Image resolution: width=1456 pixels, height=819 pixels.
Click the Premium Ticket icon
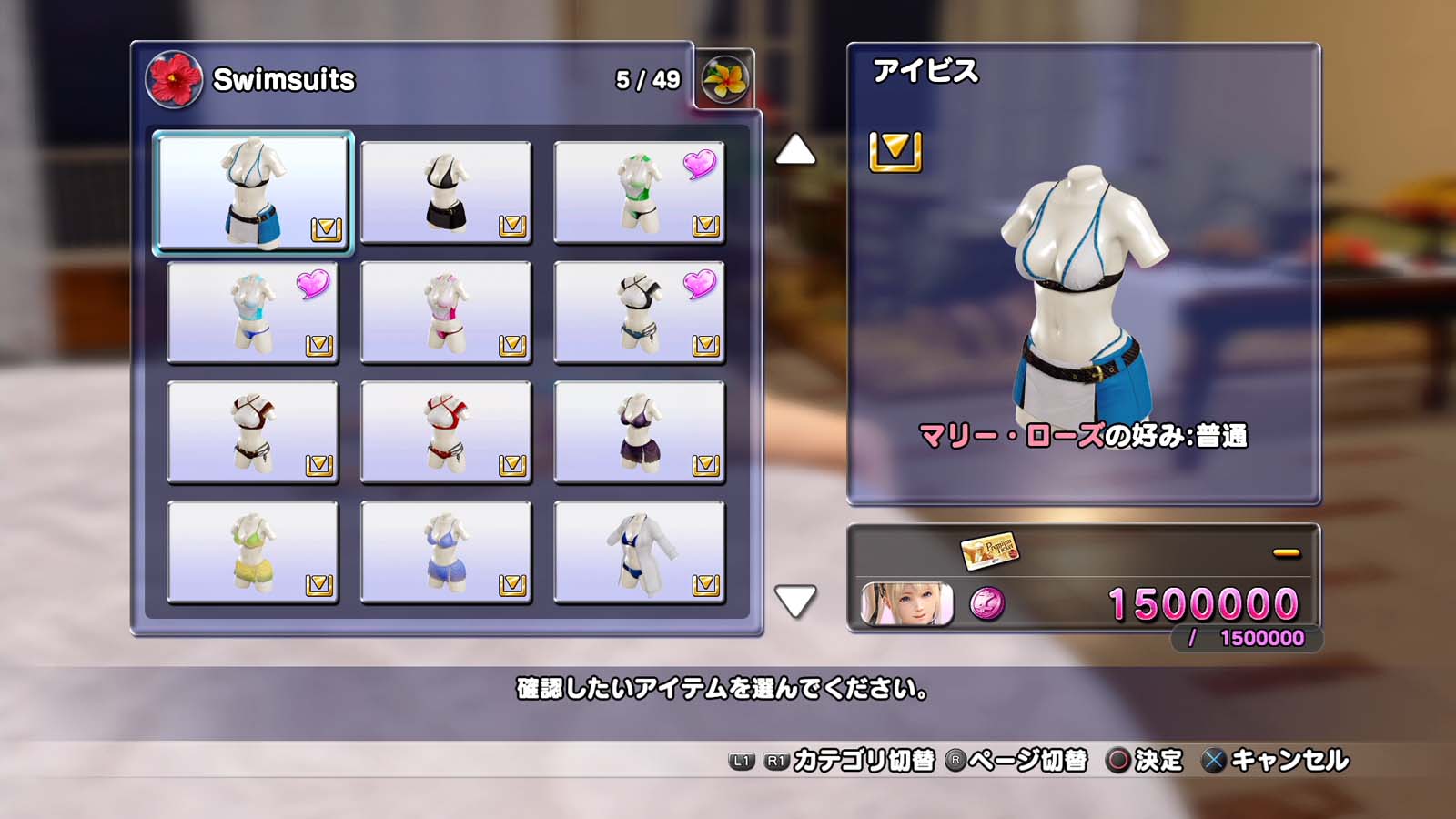(989, 550)
